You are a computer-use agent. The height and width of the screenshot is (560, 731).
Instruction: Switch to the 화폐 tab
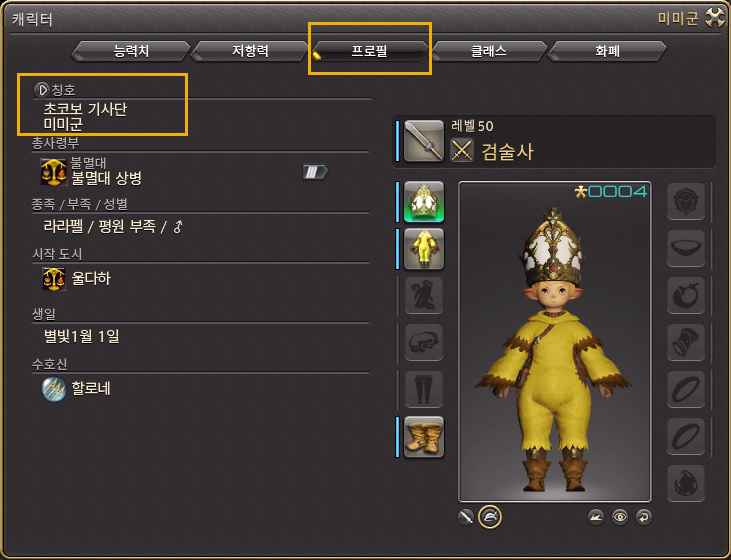(x=607, y=51)
